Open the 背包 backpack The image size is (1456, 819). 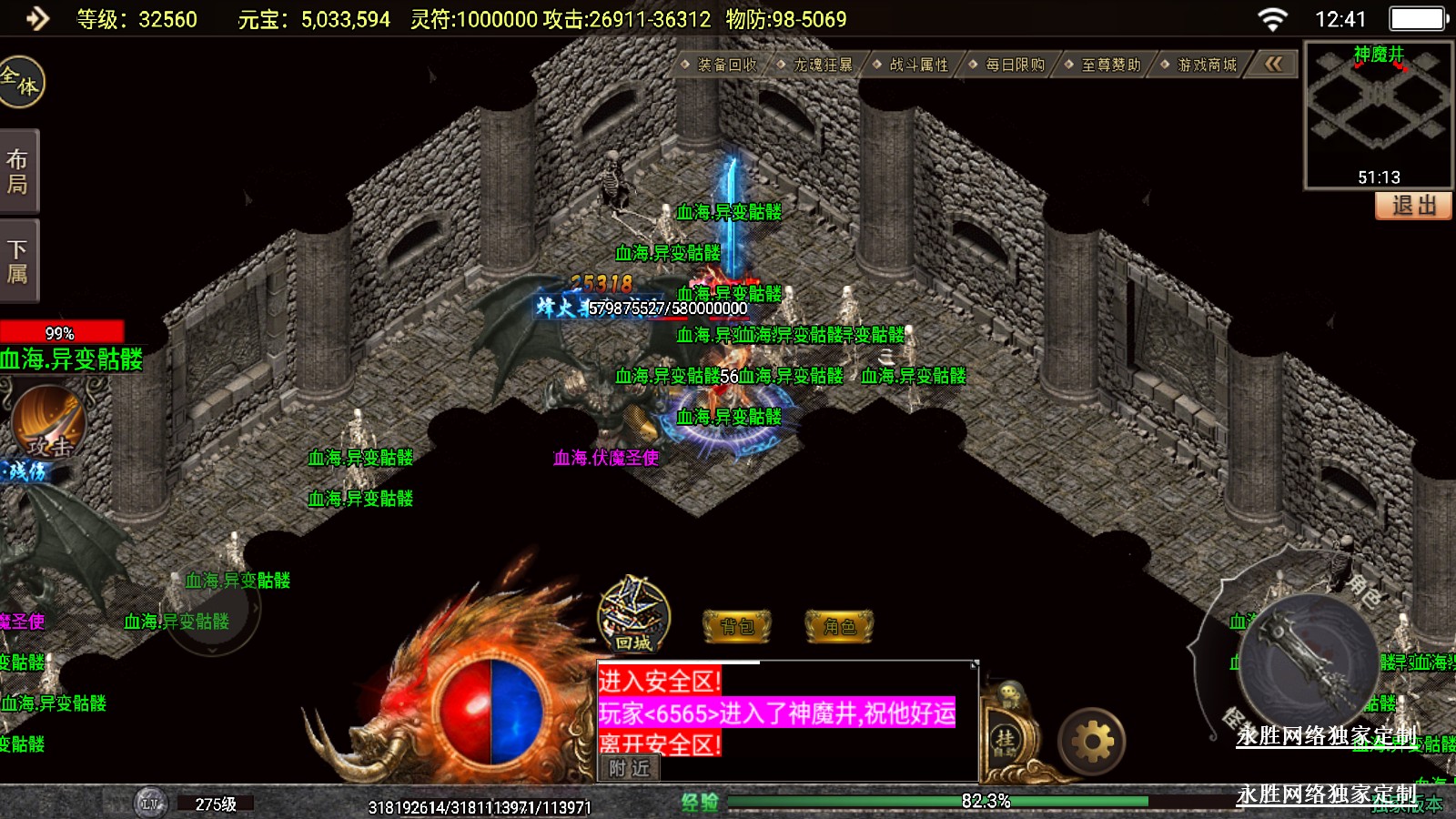point(737,626)
